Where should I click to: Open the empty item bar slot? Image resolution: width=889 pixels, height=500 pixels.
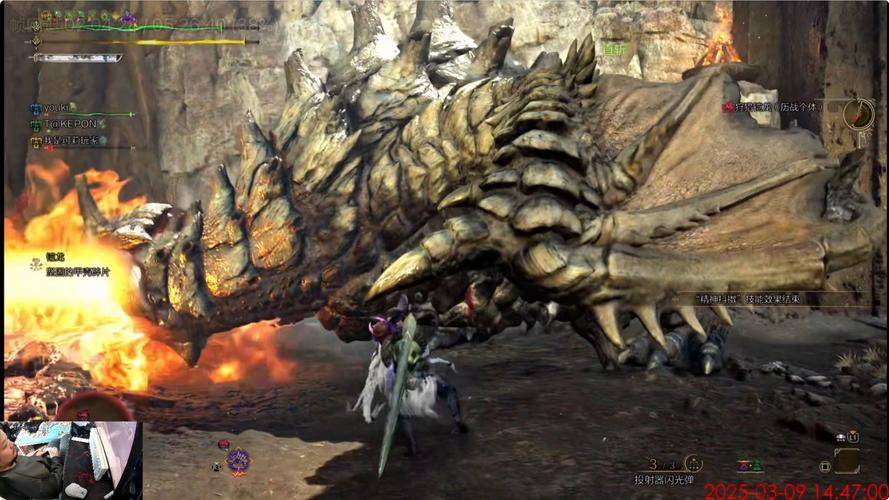click(847, 461)
